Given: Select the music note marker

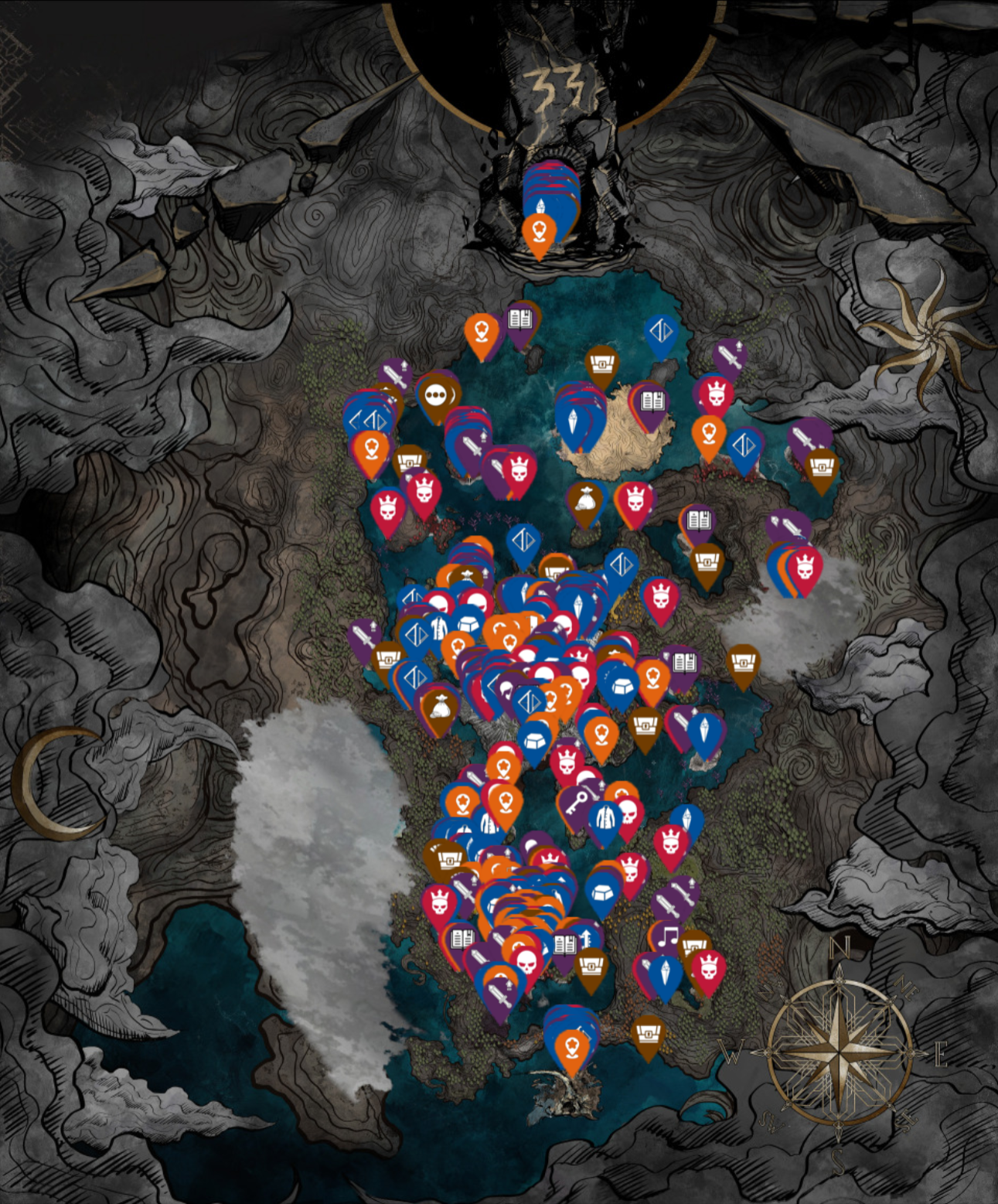Looking at the screenshot, I should point(669,937).
